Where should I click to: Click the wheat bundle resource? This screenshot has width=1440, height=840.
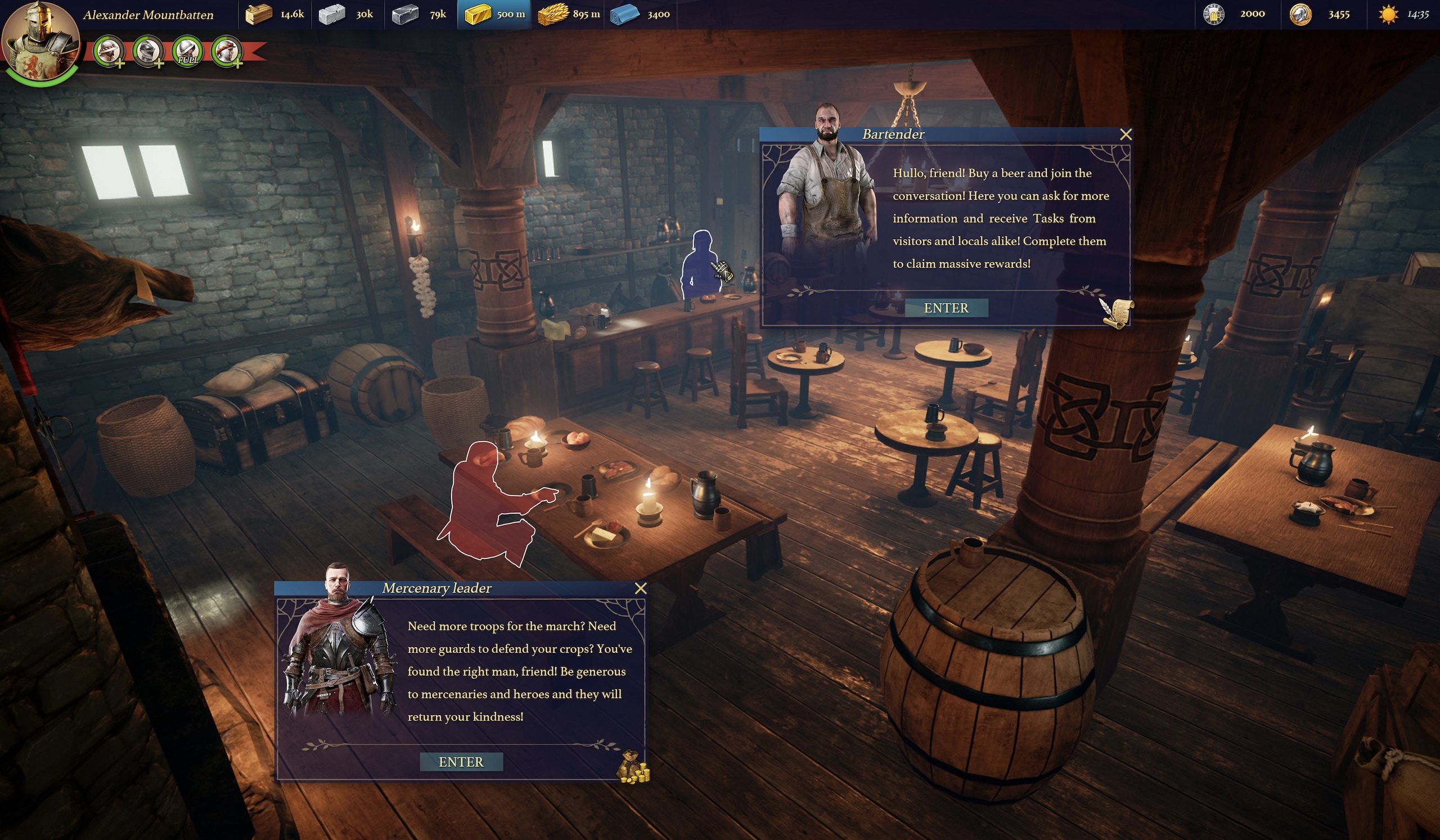552,14
